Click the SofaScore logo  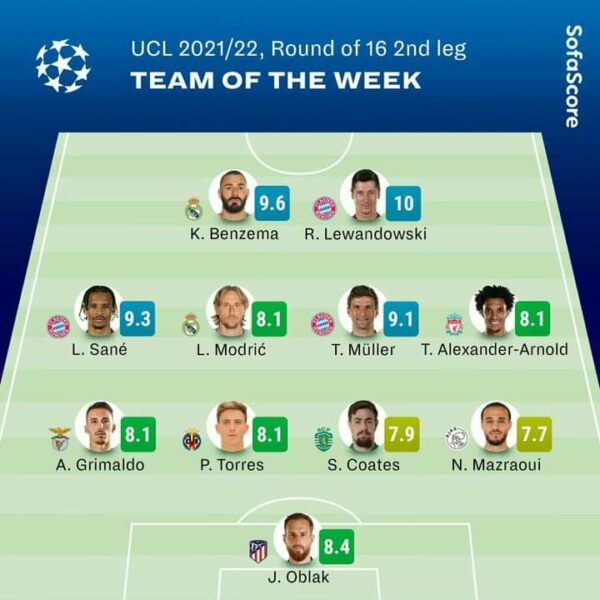[x=572, y=76]
